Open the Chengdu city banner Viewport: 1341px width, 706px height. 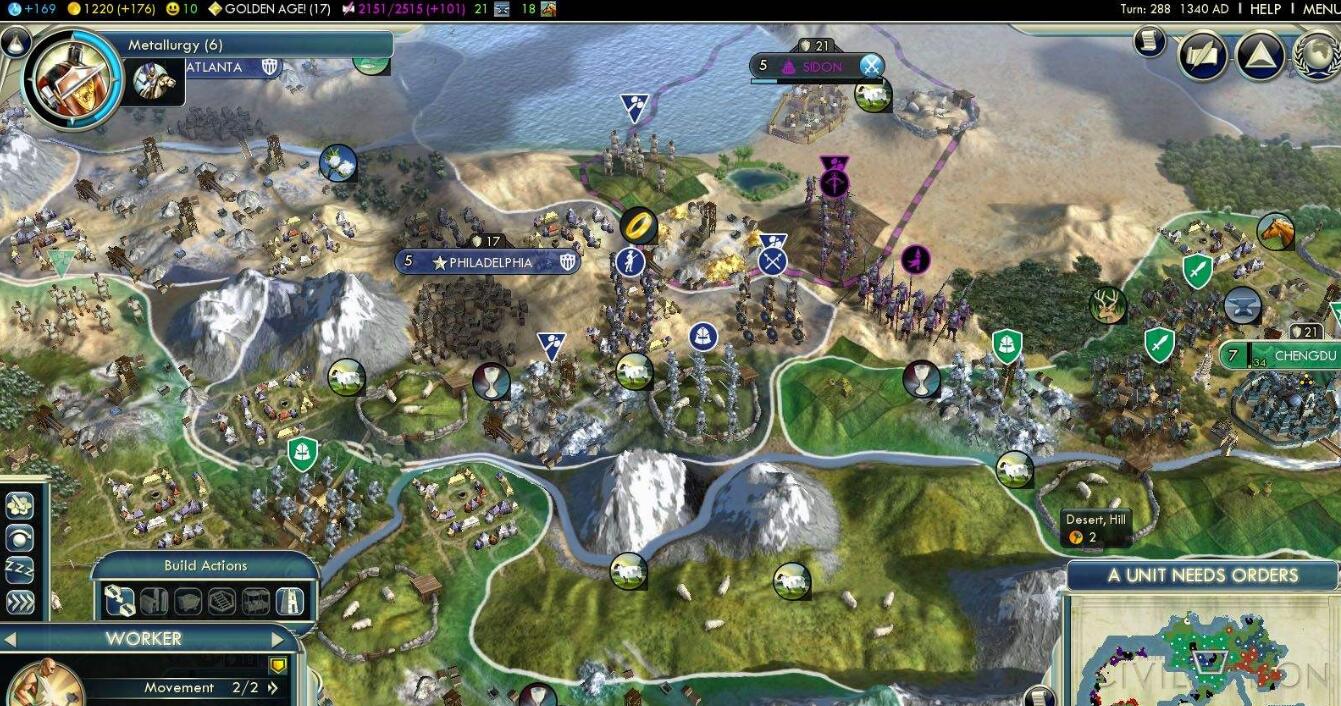pyautogui.click(x=1290, y=356)
